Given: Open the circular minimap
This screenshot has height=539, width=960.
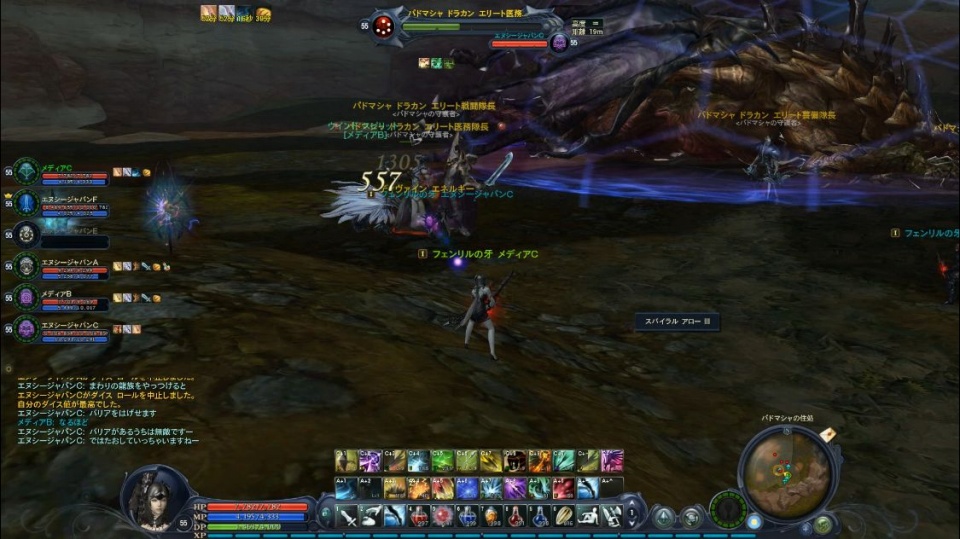Looking at the screenshot, I should (x=785, y=472).
